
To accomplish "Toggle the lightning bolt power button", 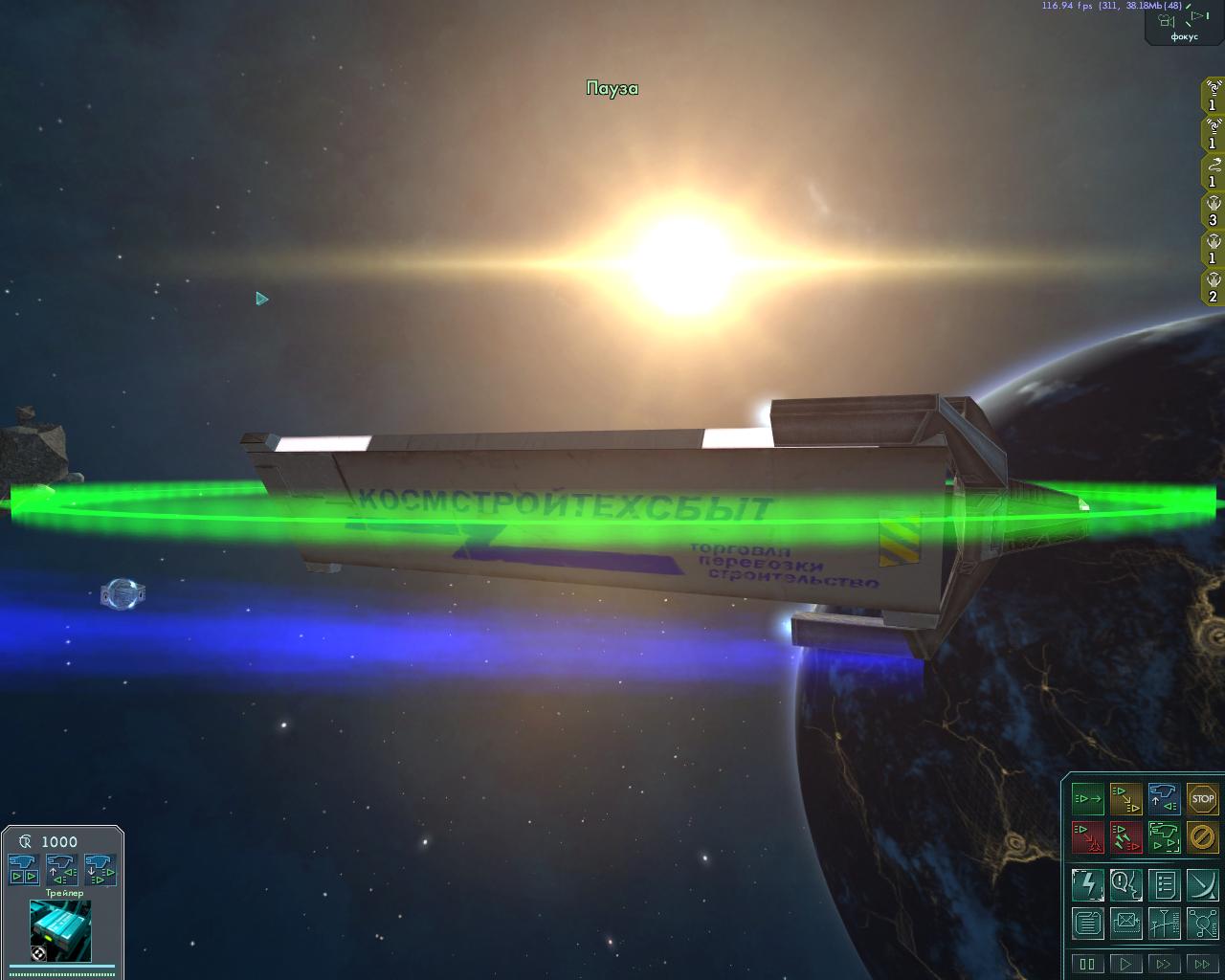I will 1087,884.
